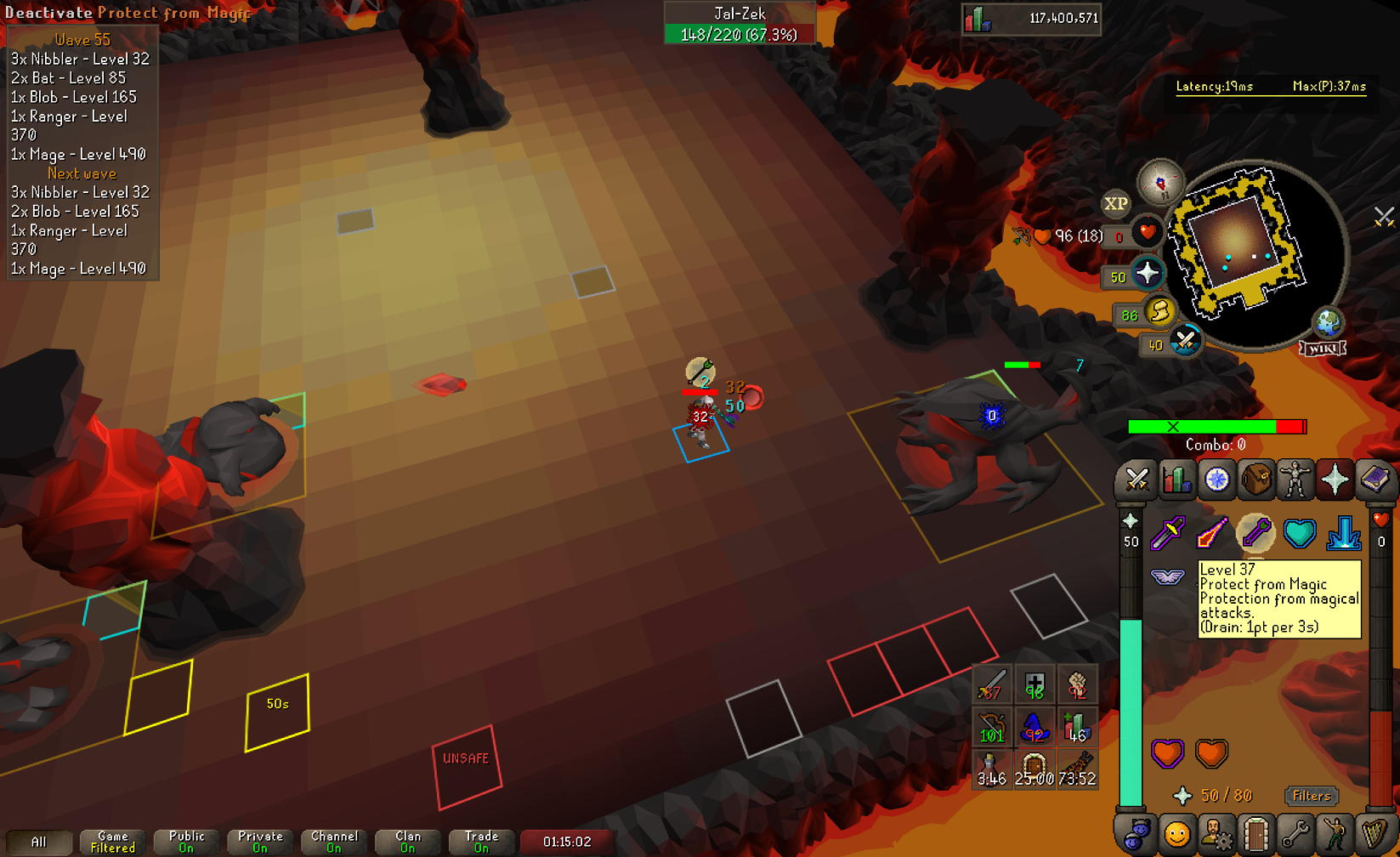This screenshot has height=857, width=1400.
Task: Click the compass to face north
Action: 1161,182
